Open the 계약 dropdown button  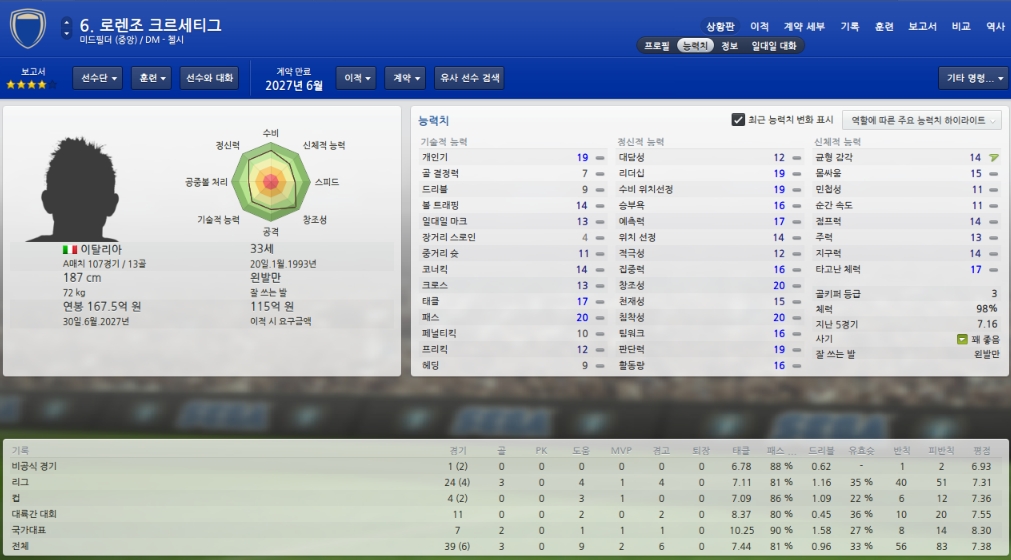coord(404,78)
